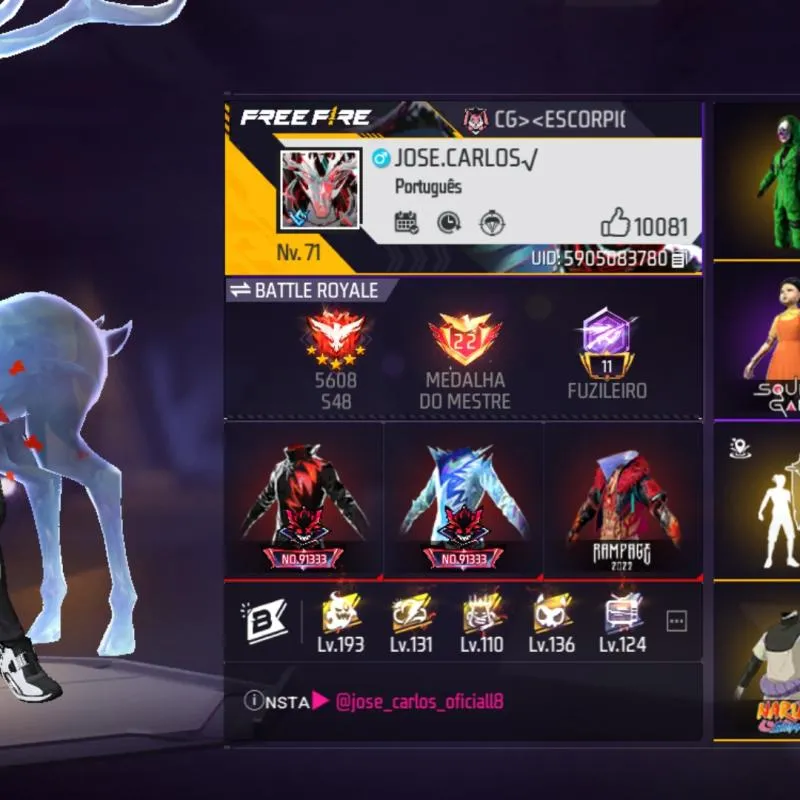Open the Lv.124 television badge
Viewport: 800px width, 800px height.
[x=623, y=620]
